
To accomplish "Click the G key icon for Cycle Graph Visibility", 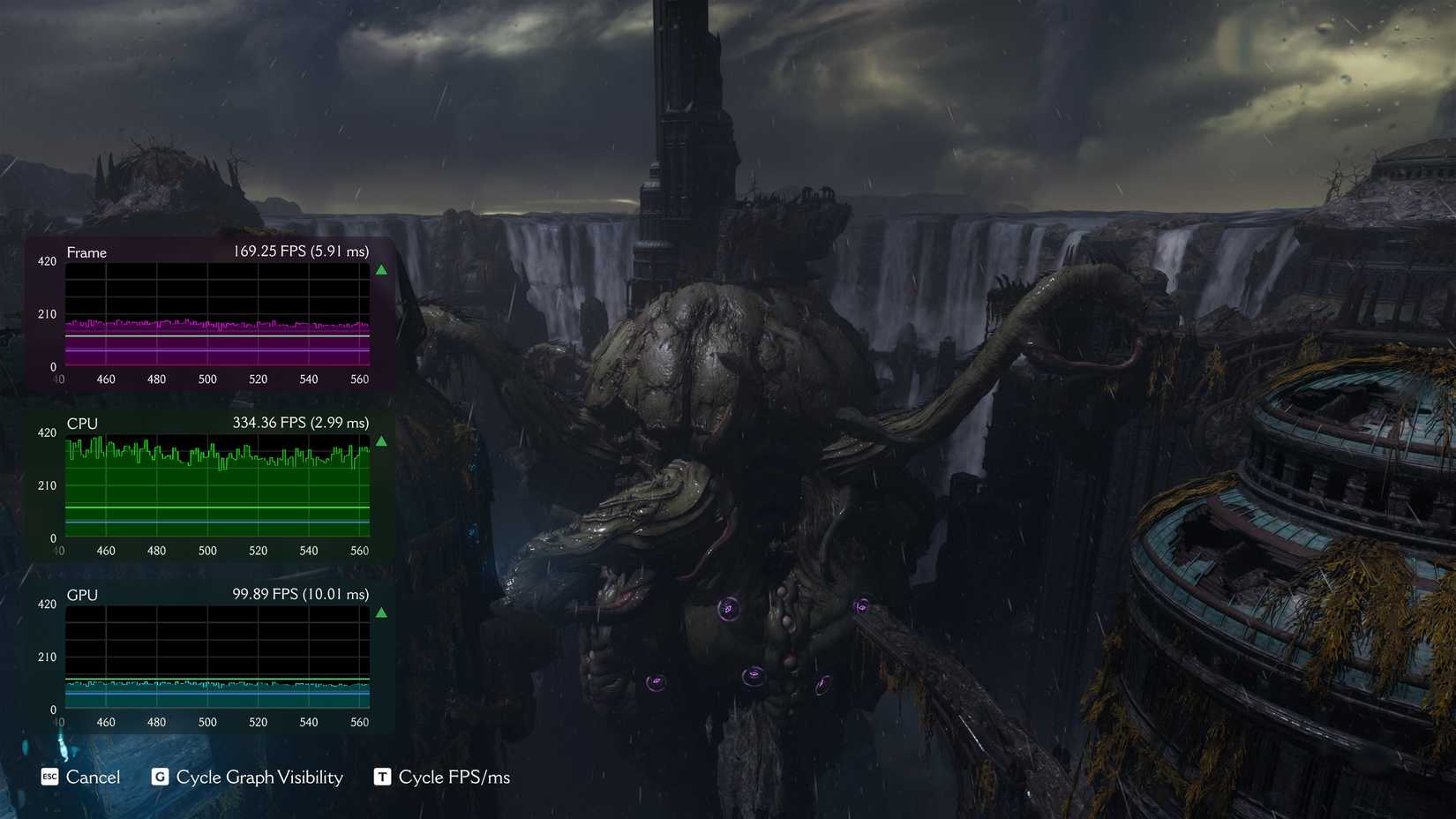I will (x=160, y=778).
